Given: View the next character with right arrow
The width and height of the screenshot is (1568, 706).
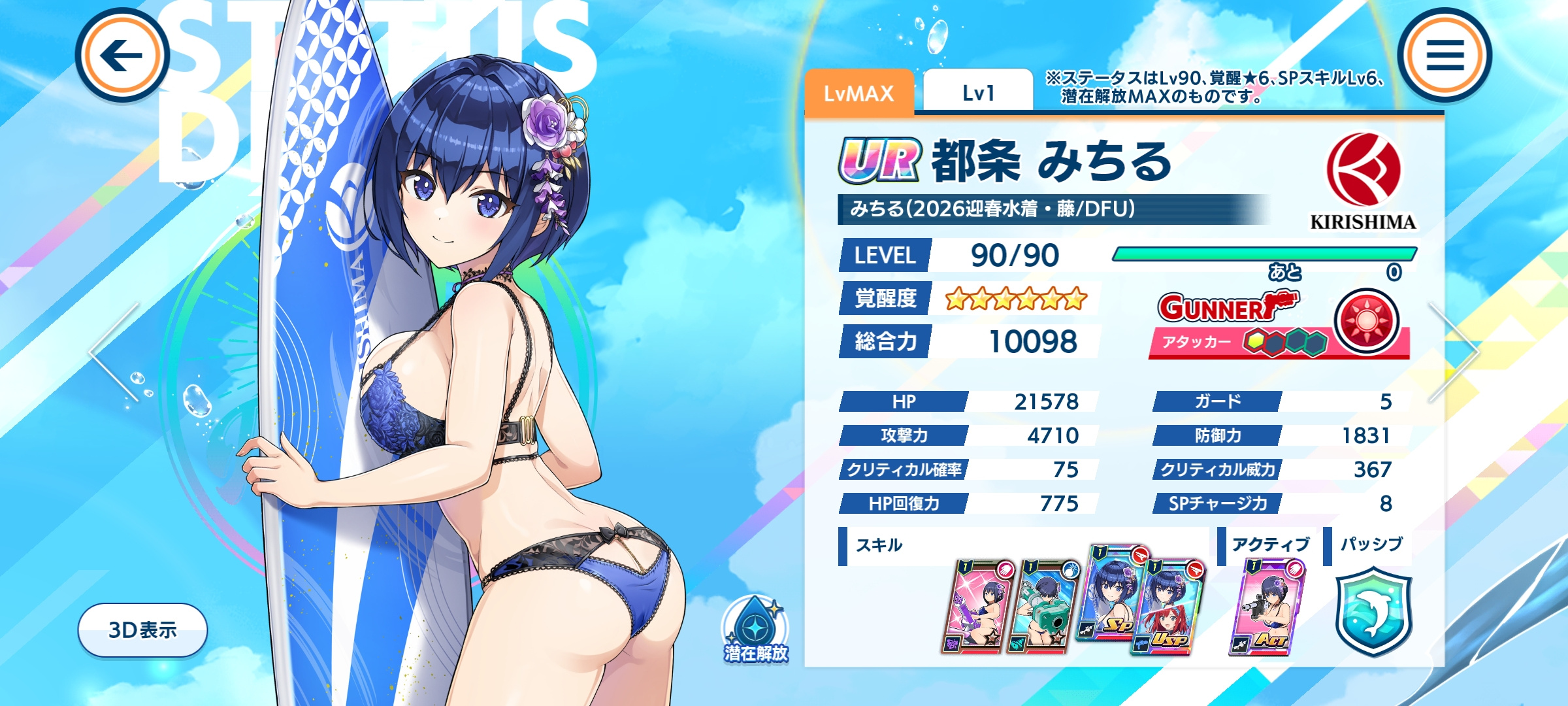Looking at the screenshot, I should (1453, 351).
